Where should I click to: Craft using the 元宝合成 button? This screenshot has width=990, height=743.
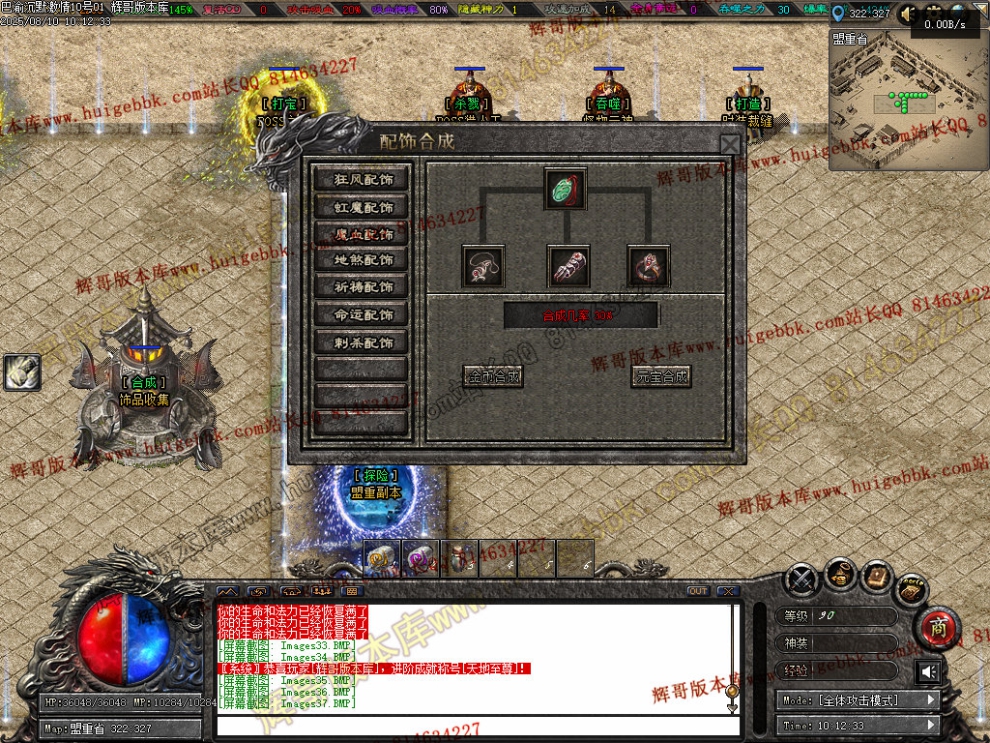click(661, 377)
